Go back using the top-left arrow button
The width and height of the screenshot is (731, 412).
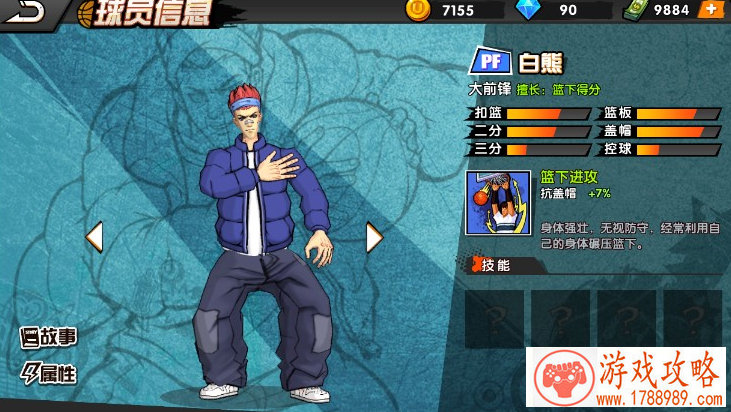(x=30, y=11)
